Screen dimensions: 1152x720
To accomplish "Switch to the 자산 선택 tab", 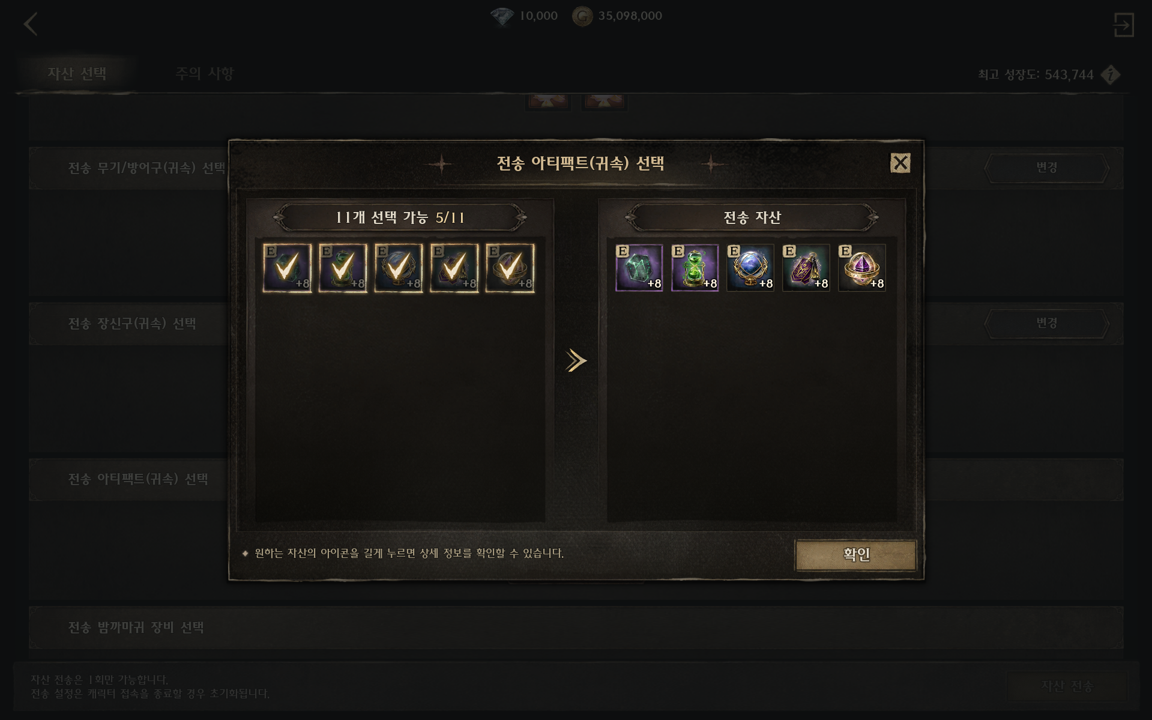I will (77, 73).
